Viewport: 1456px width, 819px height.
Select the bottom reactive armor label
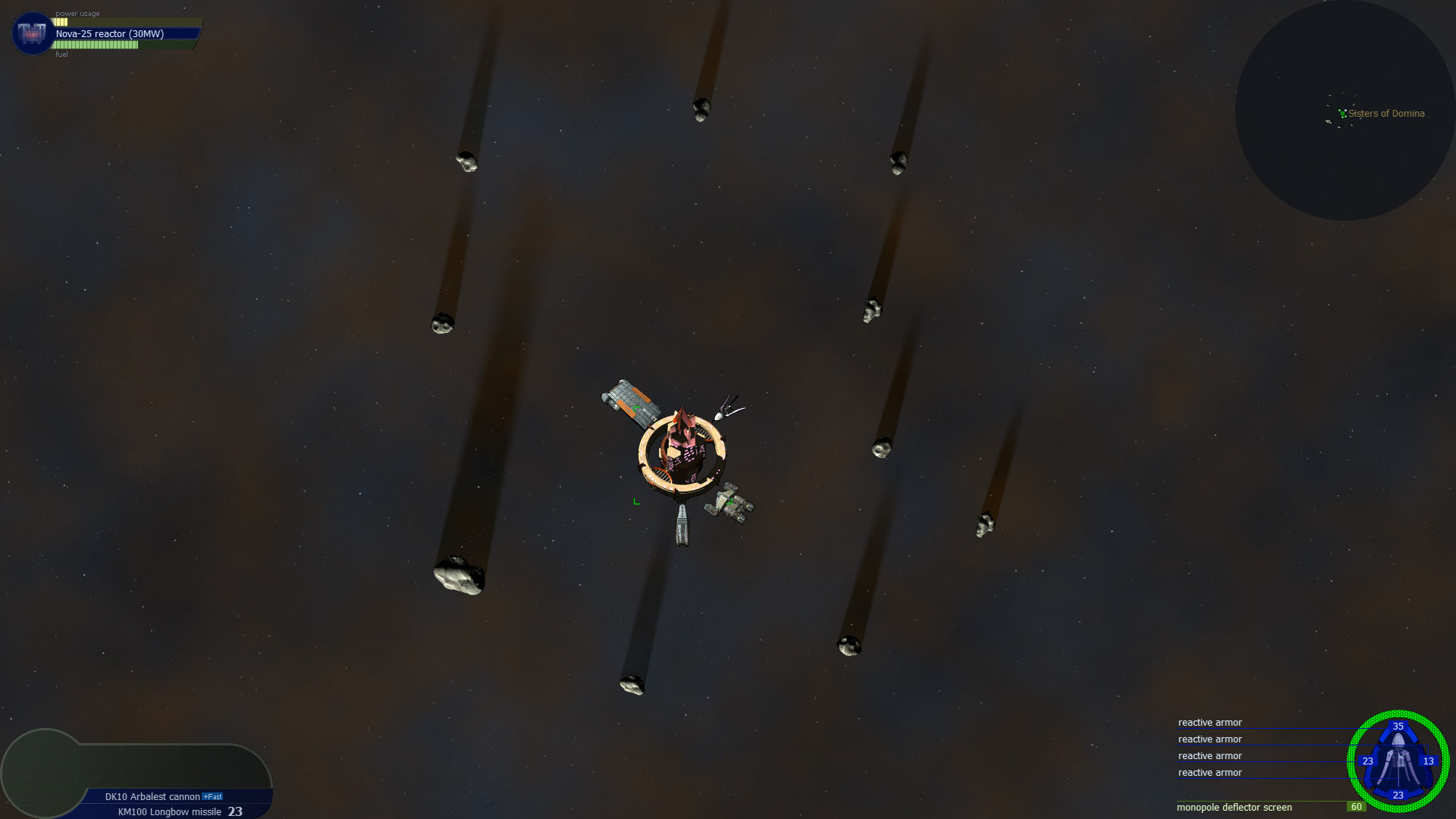(x=1210, y=772)
